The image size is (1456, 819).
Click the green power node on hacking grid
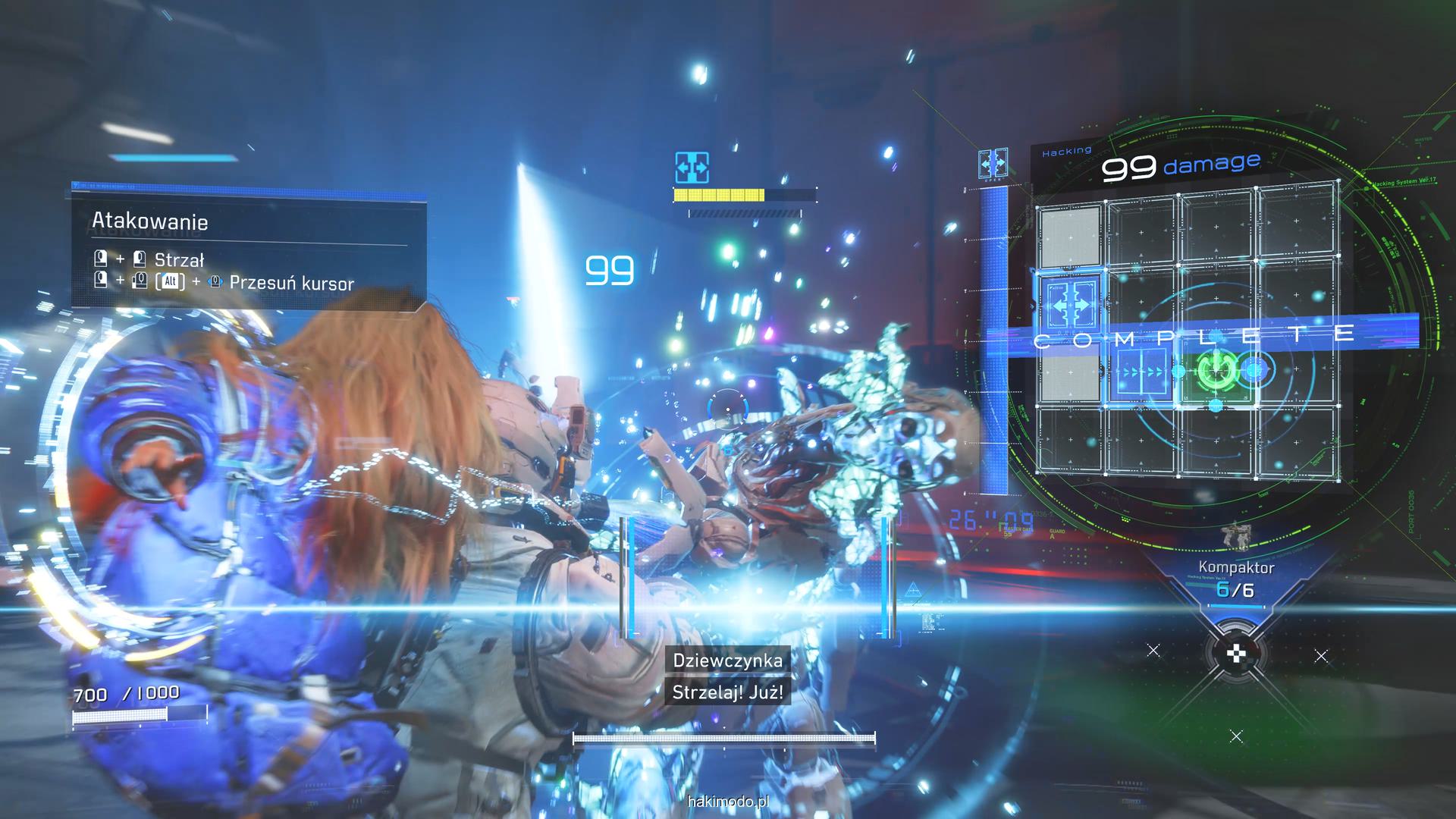pyautogui.click(x=1215, y=371)
